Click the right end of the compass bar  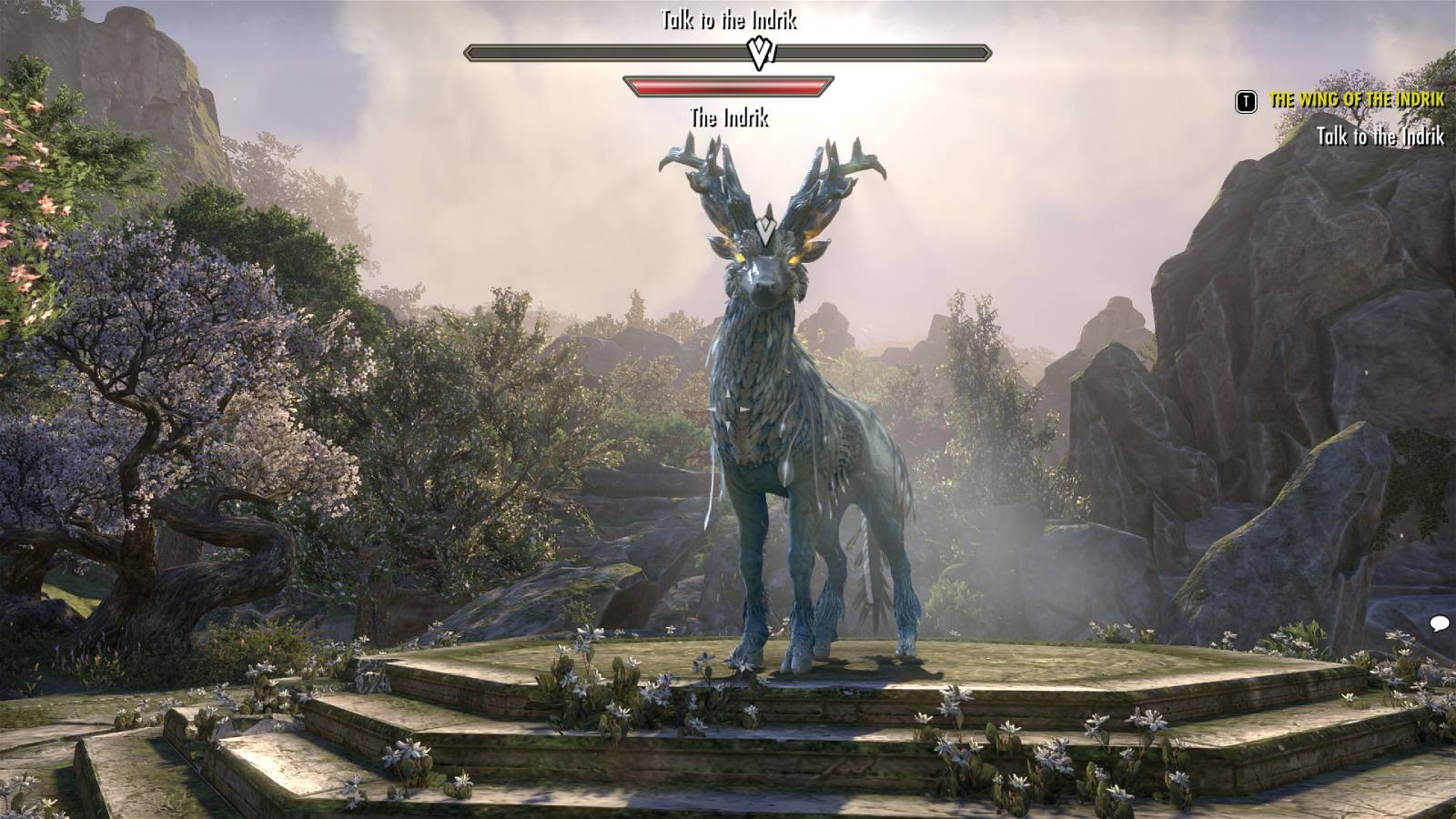(x=991, y=53)
